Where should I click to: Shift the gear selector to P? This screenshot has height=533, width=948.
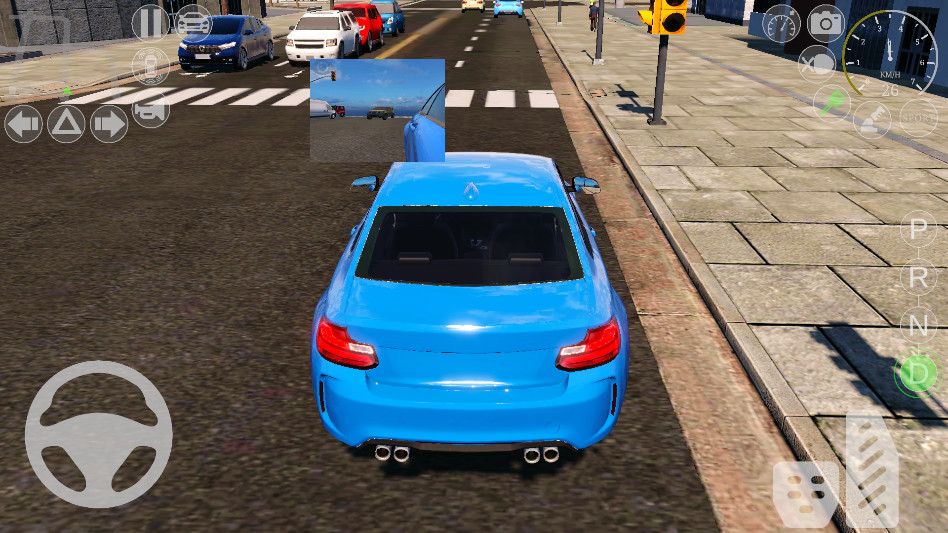[917, 231]
